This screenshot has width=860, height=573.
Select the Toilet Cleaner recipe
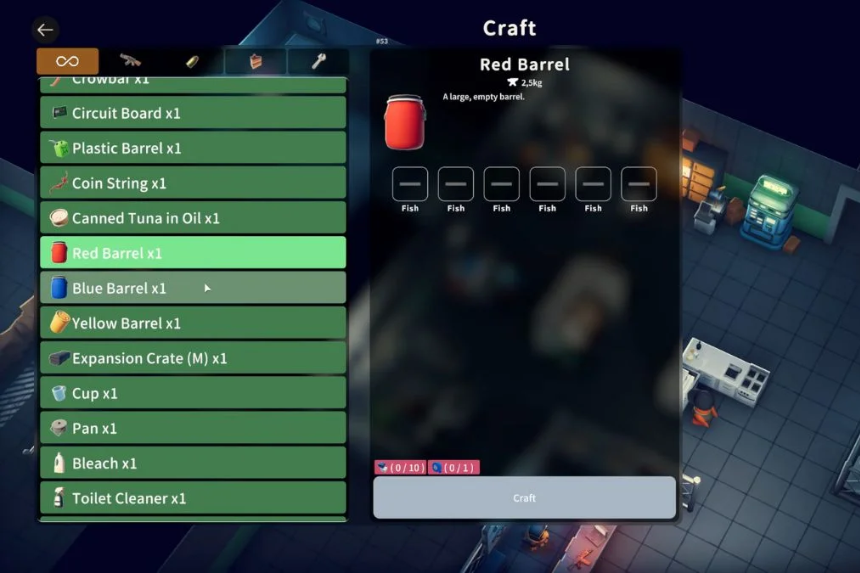tap(193, 498)
